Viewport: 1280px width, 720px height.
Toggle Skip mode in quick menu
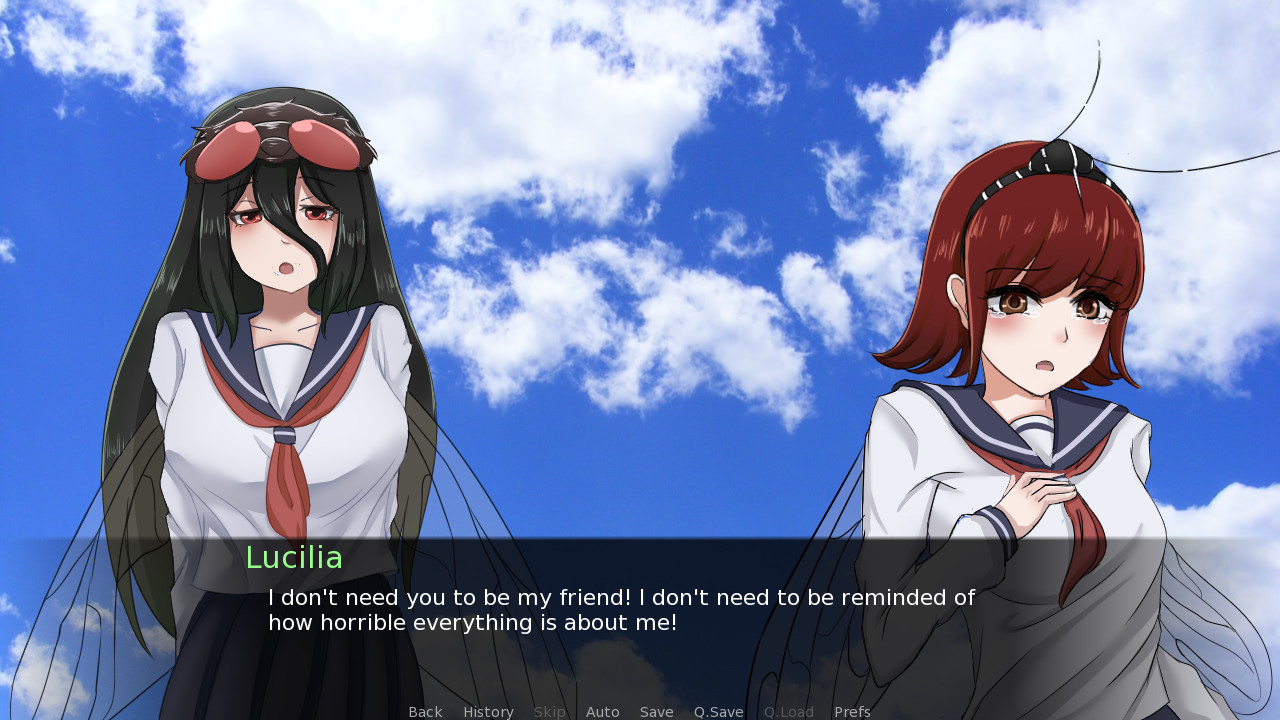point(550,712)
